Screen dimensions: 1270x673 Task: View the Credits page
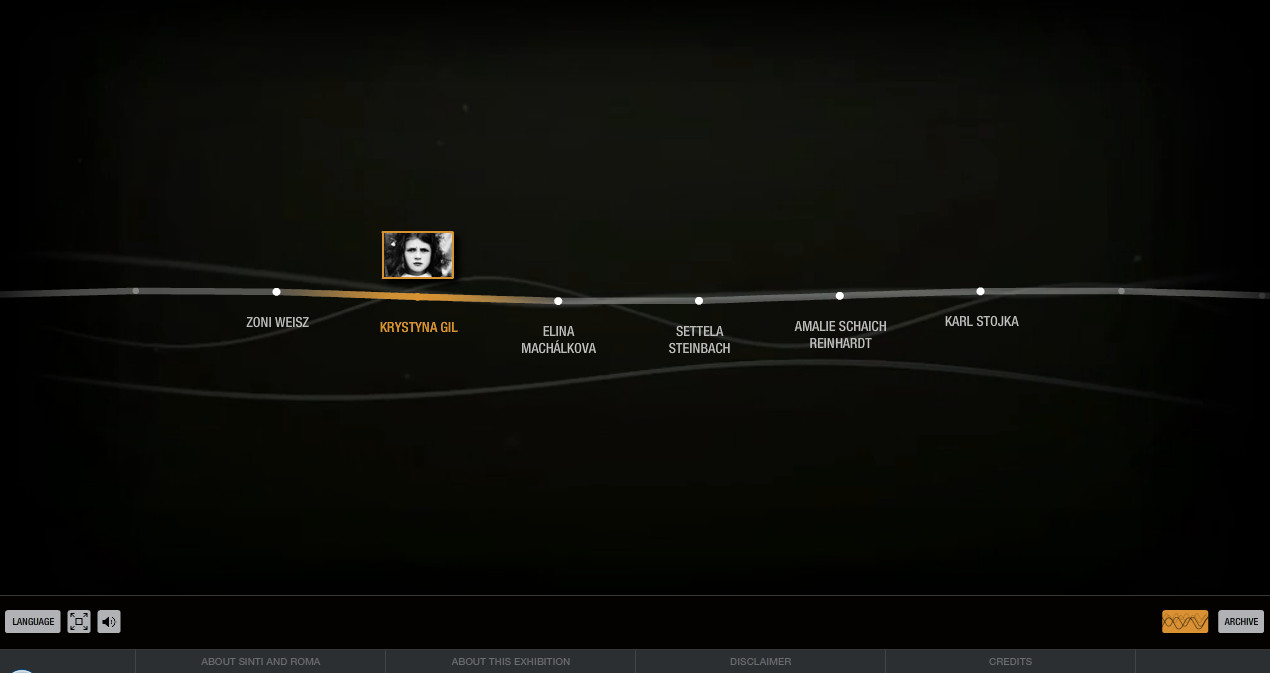click(1010, 661)
